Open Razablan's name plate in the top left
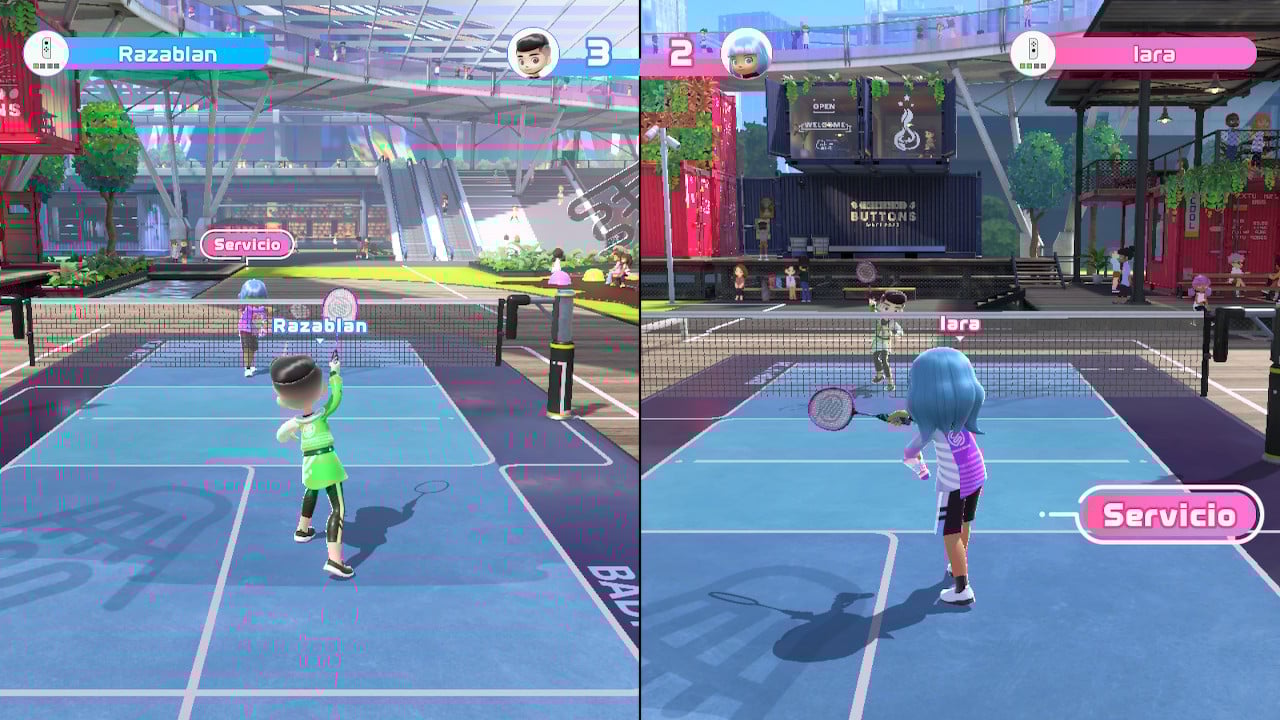1280x720 pixels. click(x=167, y=52)
